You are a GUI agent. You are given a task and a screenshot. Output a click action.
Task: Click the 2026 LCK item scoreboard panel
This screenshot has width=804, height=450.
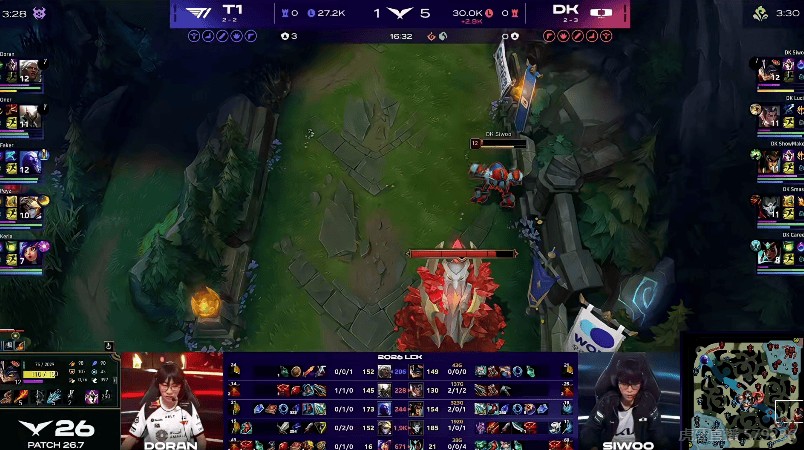400,400
